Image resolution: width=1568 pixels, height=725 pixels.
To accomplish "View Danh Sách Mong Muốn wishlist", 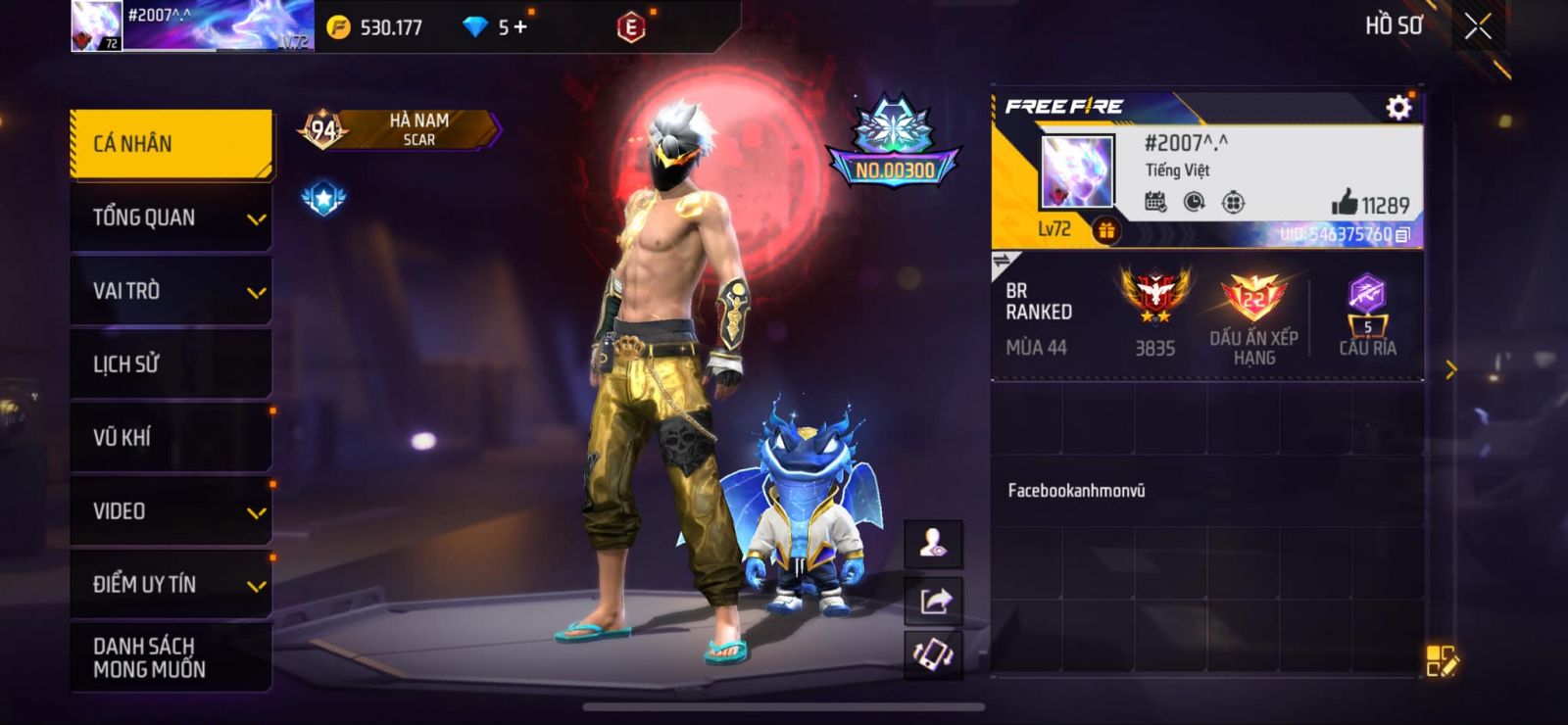I will click(171, 657).
